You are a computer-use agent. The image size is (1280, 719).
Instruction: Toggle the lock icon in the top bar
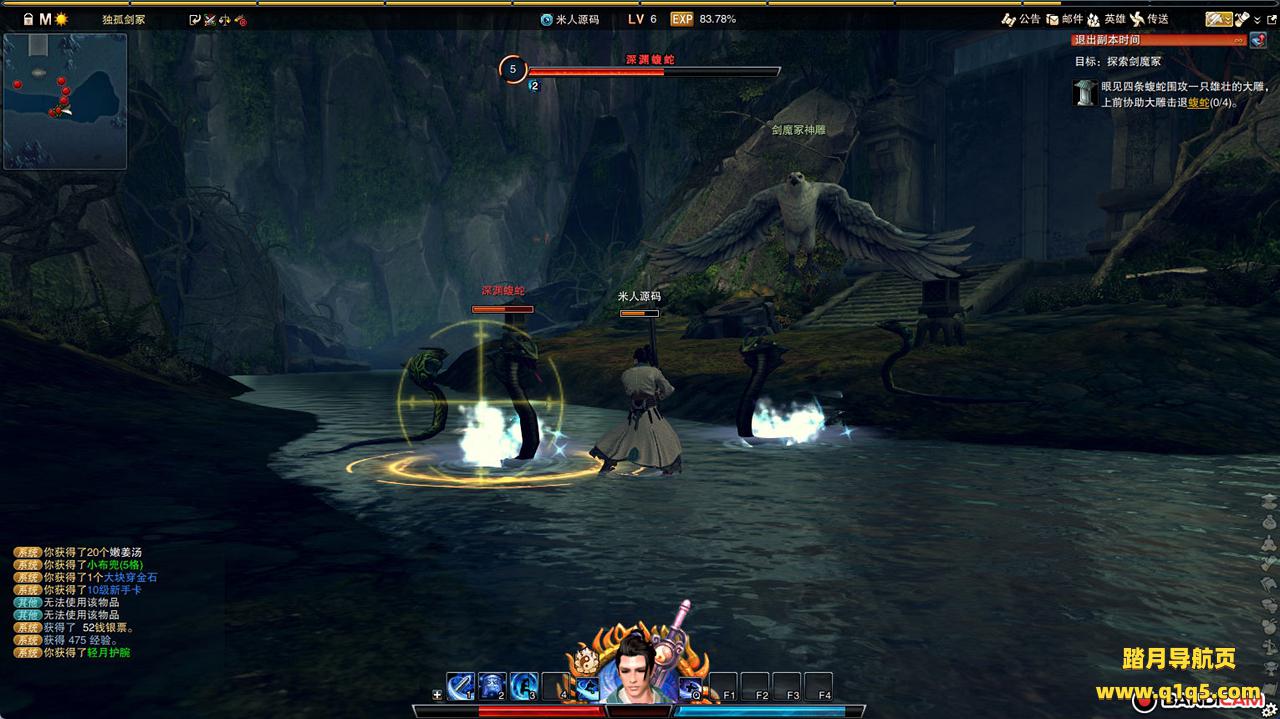tap(28, 19)
